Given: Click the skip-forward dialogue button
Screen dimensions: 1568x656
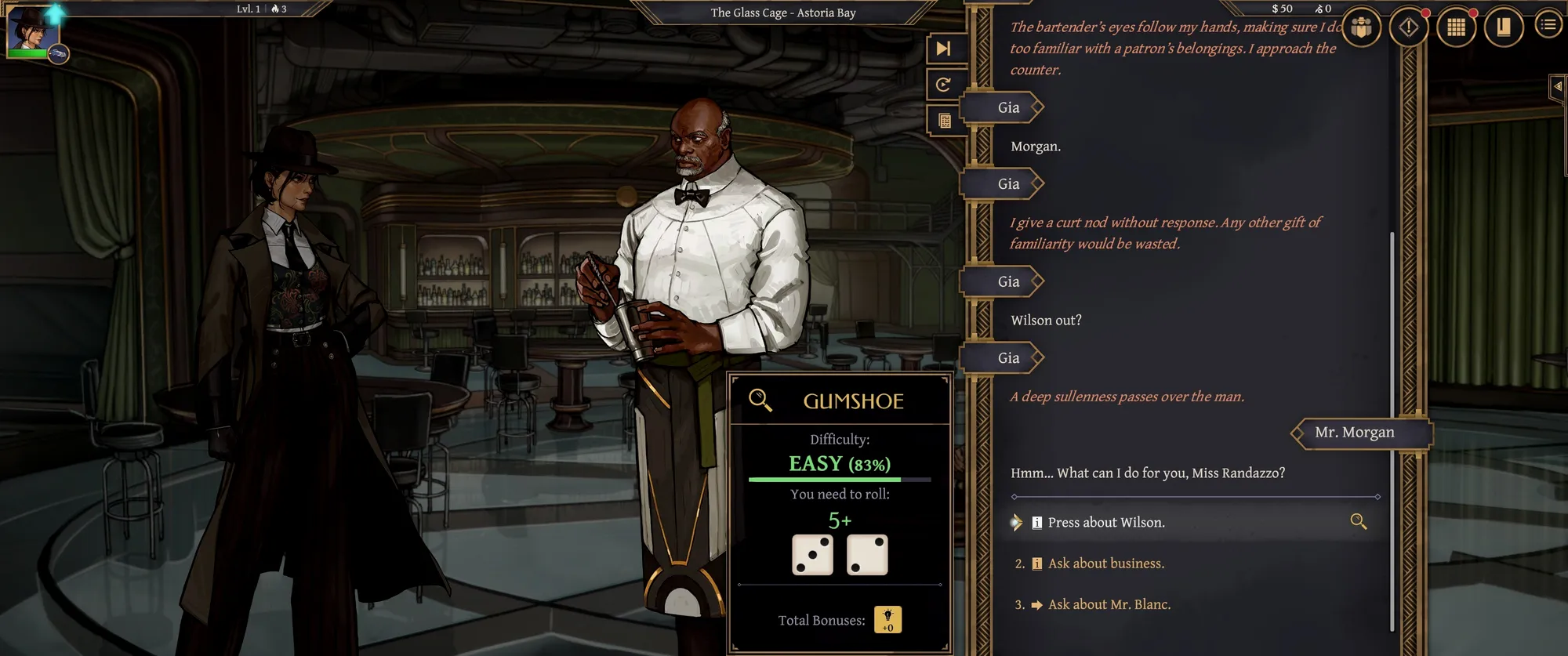Looking at the screenshot, I should [943, 49].
